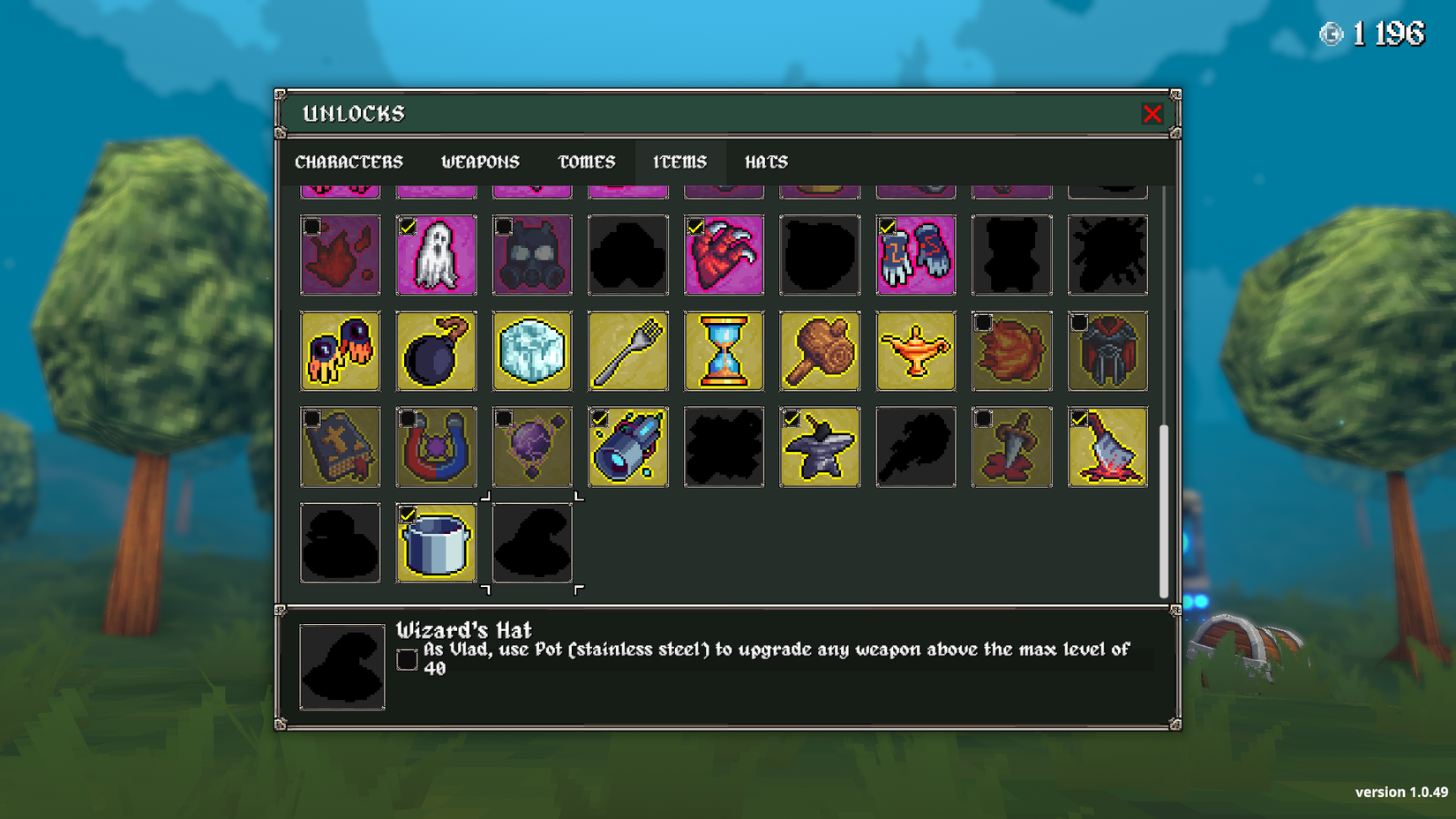Switch to the Characters tab
This screenshot has height=819, width=1456.
[x=349, y=162]
